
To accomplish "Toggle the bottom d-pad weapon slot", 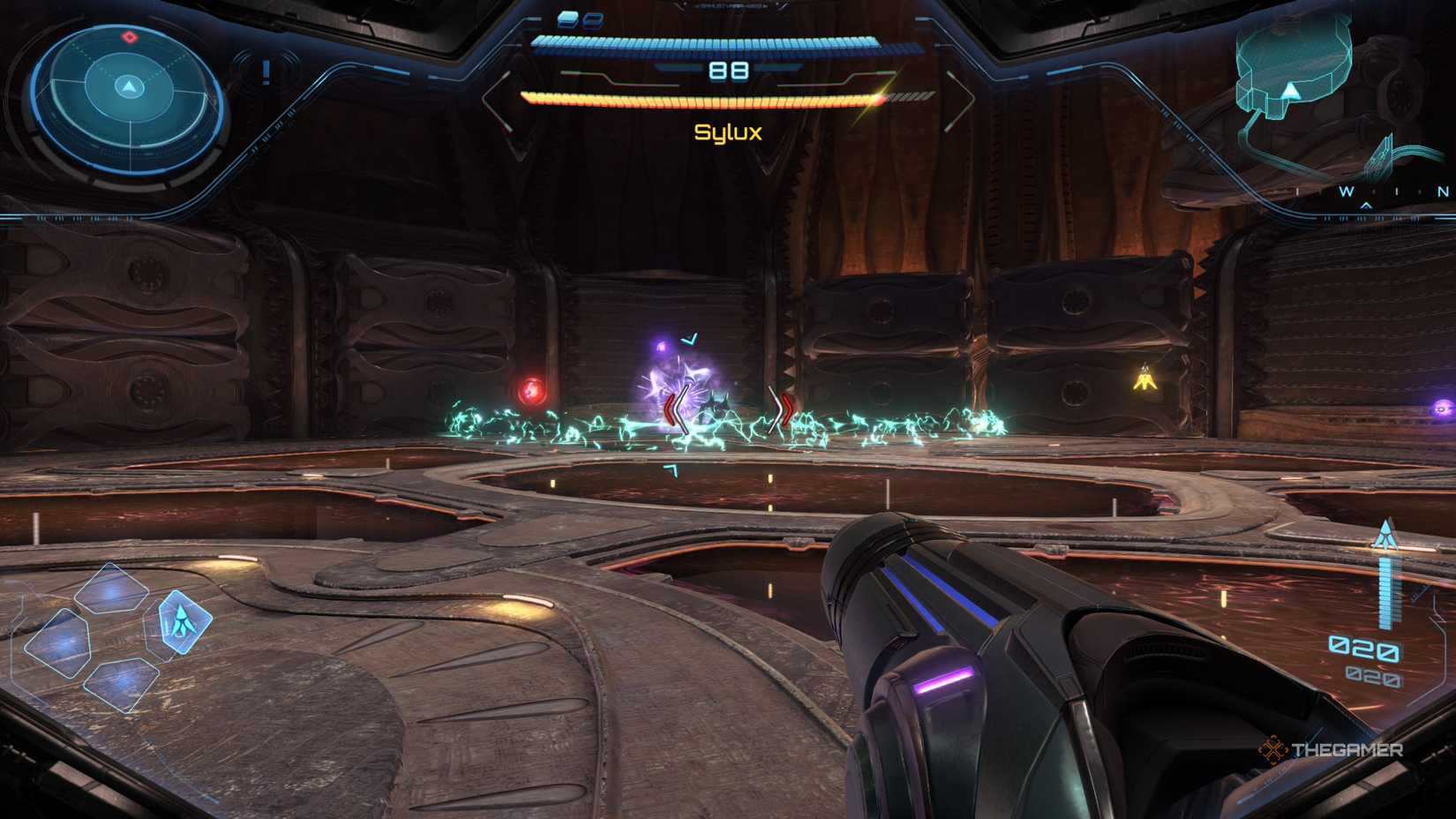I will (120, 686).
